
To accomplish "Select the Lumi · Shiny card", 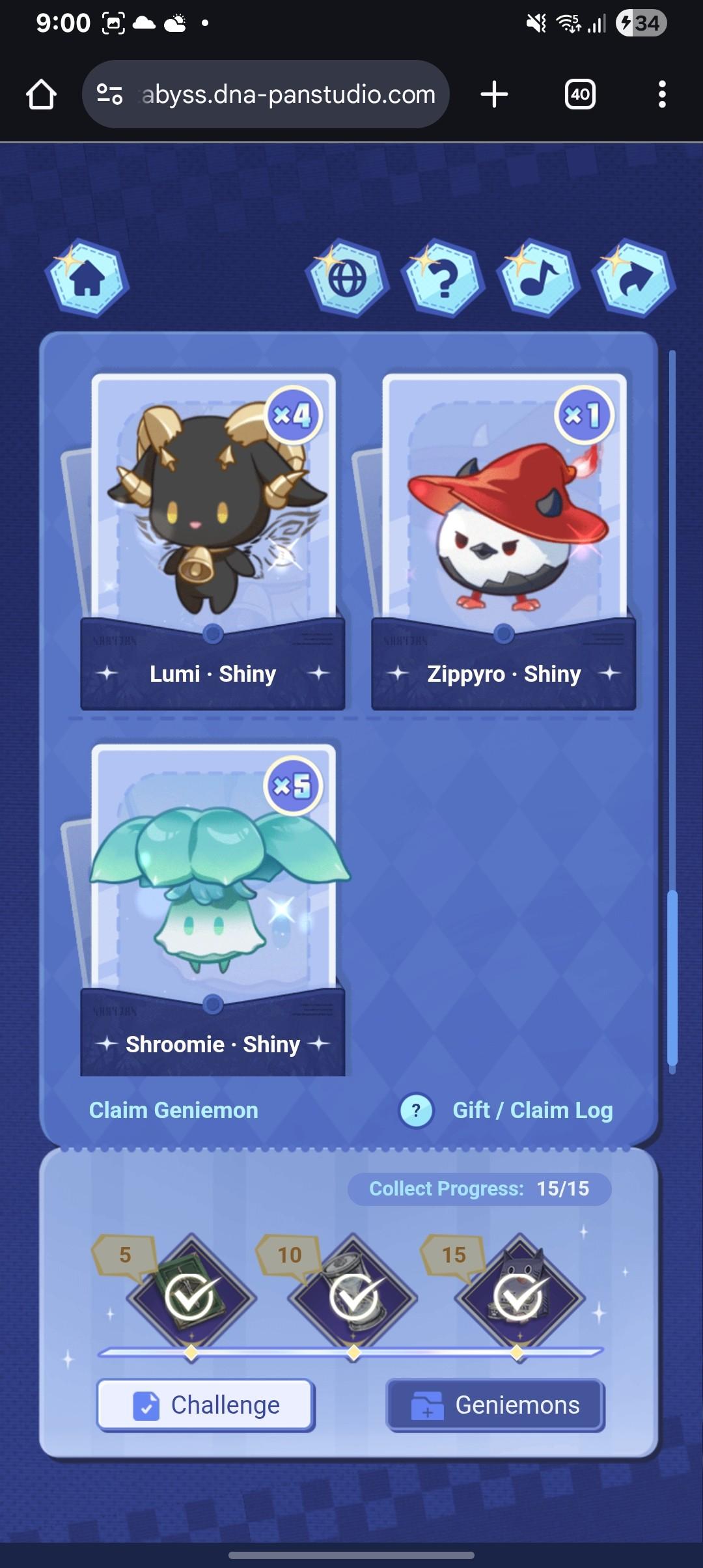I will point(213,540).
